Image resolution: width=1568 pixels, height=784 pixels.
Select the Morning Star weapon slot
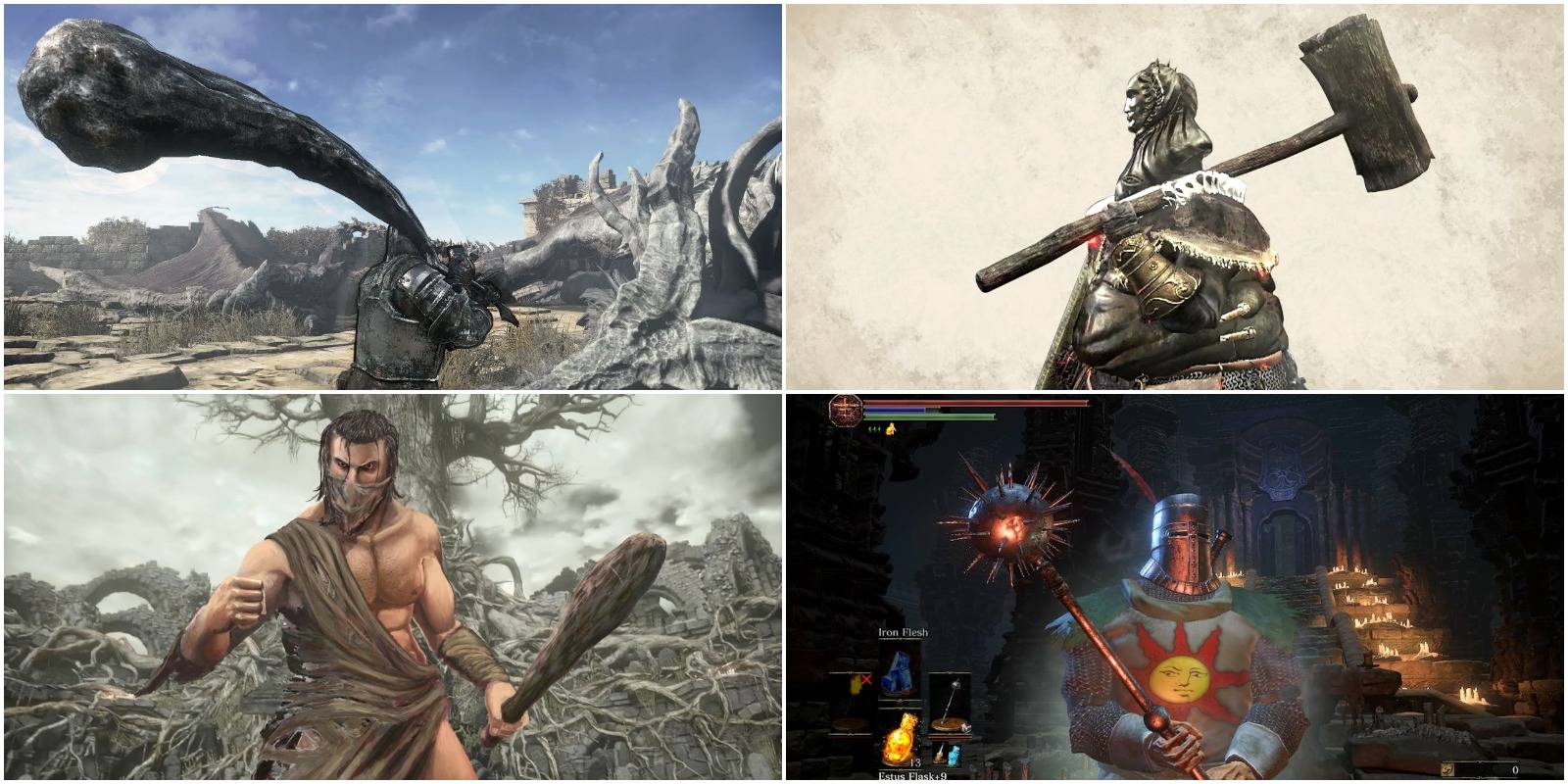[948, 701]
